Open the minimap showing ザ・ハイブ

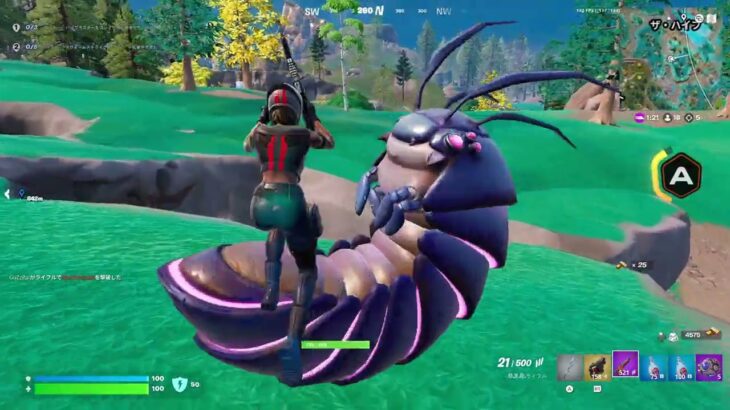682,52
